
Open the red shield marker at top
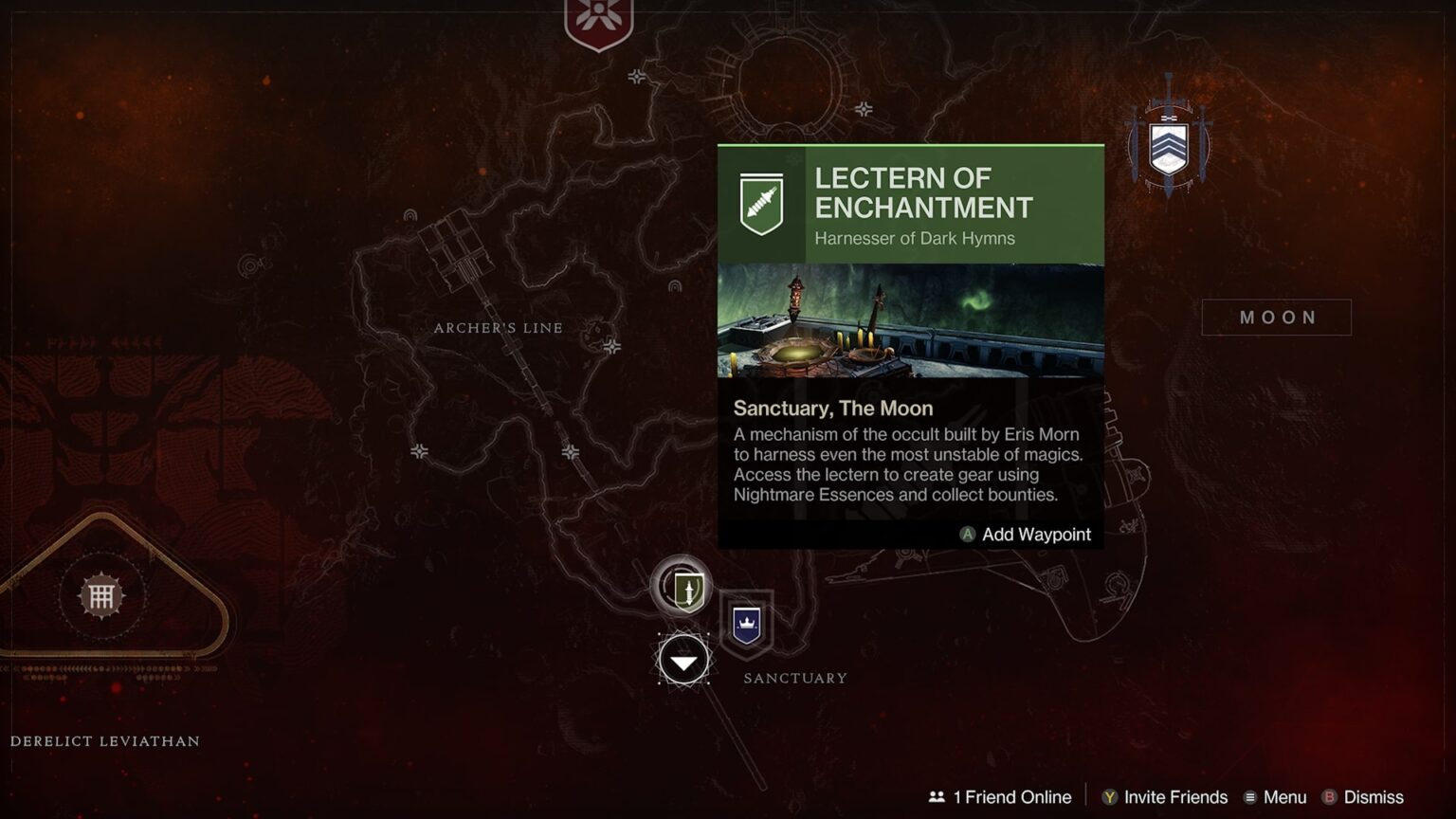click(x=599, y=21)
